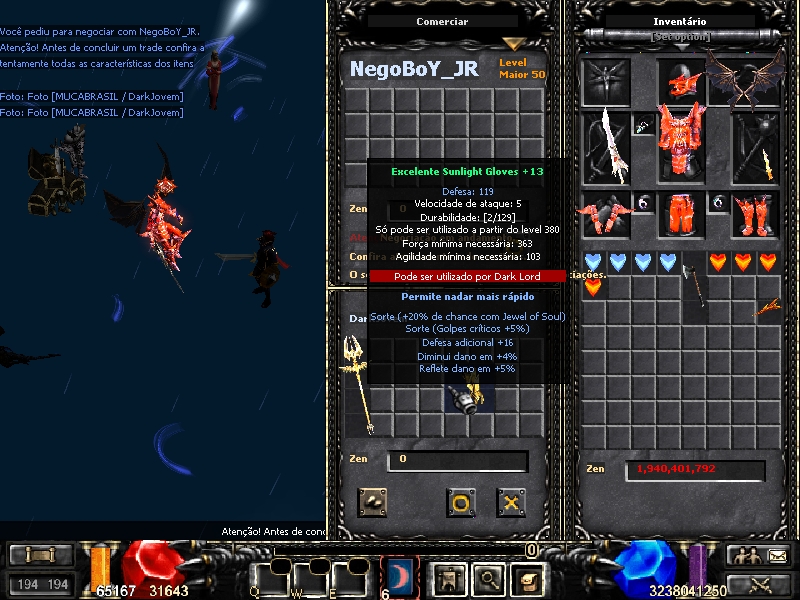800x600 pixels.
Task: Select the equipped red pants slot
Action: (x=682, y=215)
